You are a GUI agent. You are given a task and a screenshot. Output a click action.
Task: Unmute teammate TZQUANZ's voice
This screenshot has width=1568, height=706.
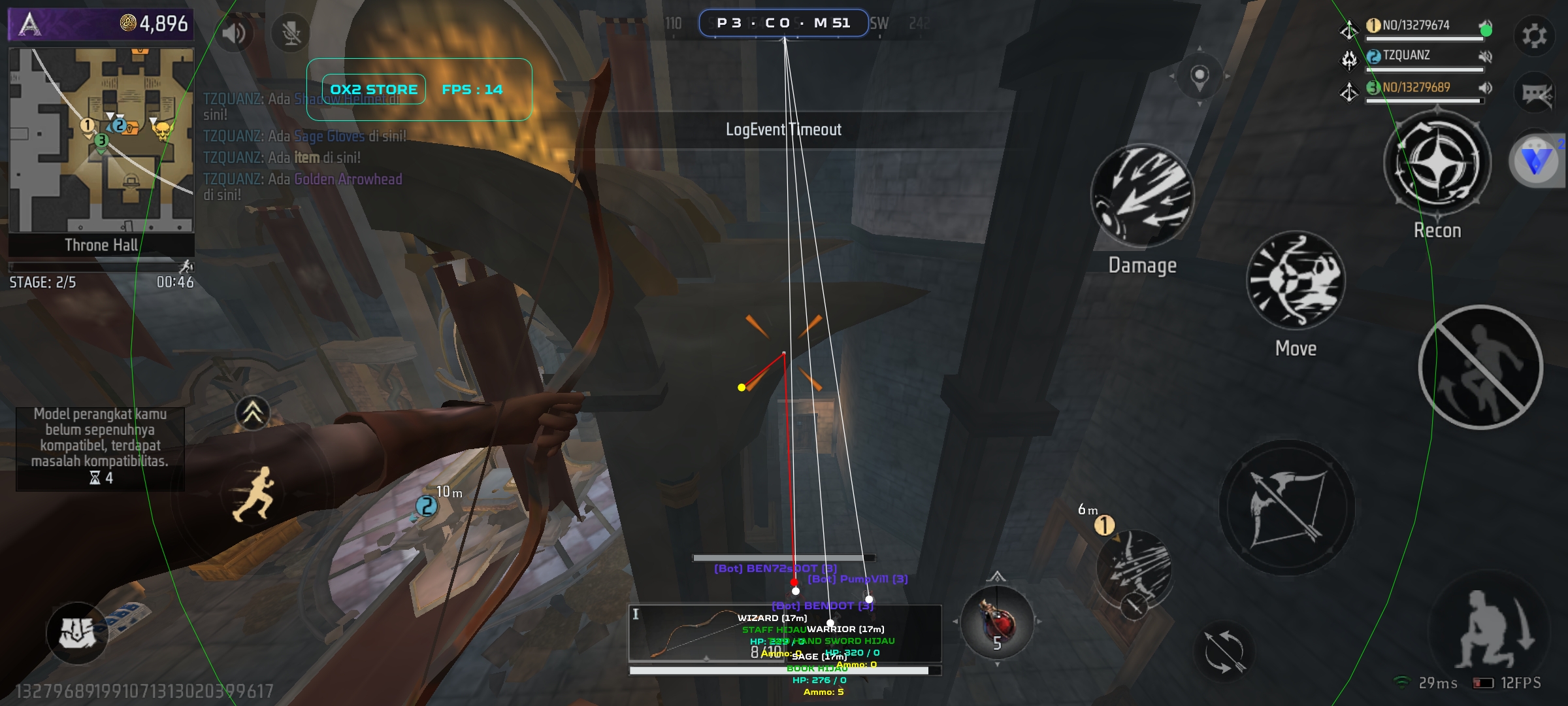coord(1487,56)
